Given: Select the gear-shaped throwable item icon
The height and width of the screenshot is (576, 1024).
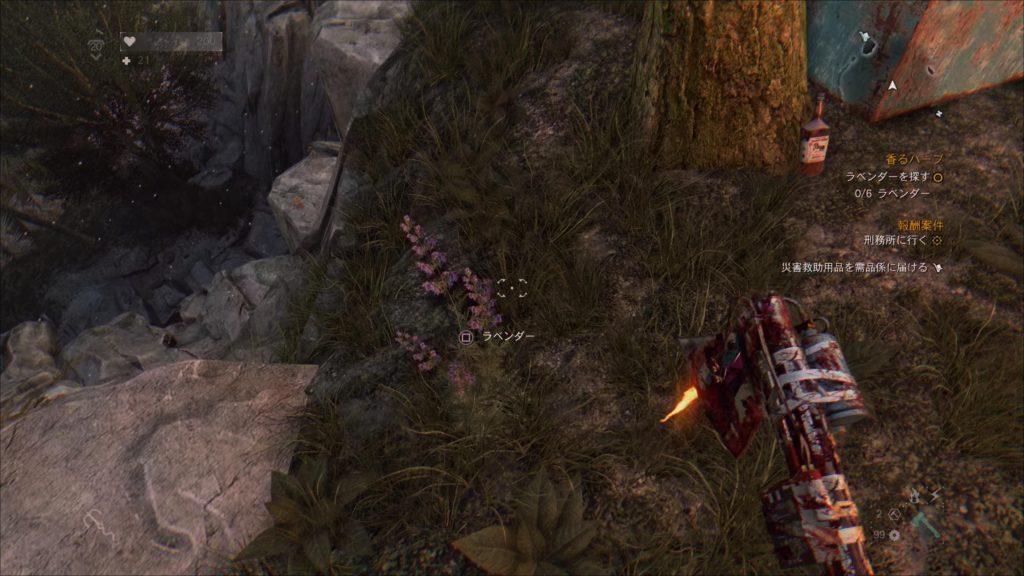Looking at the screenshot, I should pos(893,535).
